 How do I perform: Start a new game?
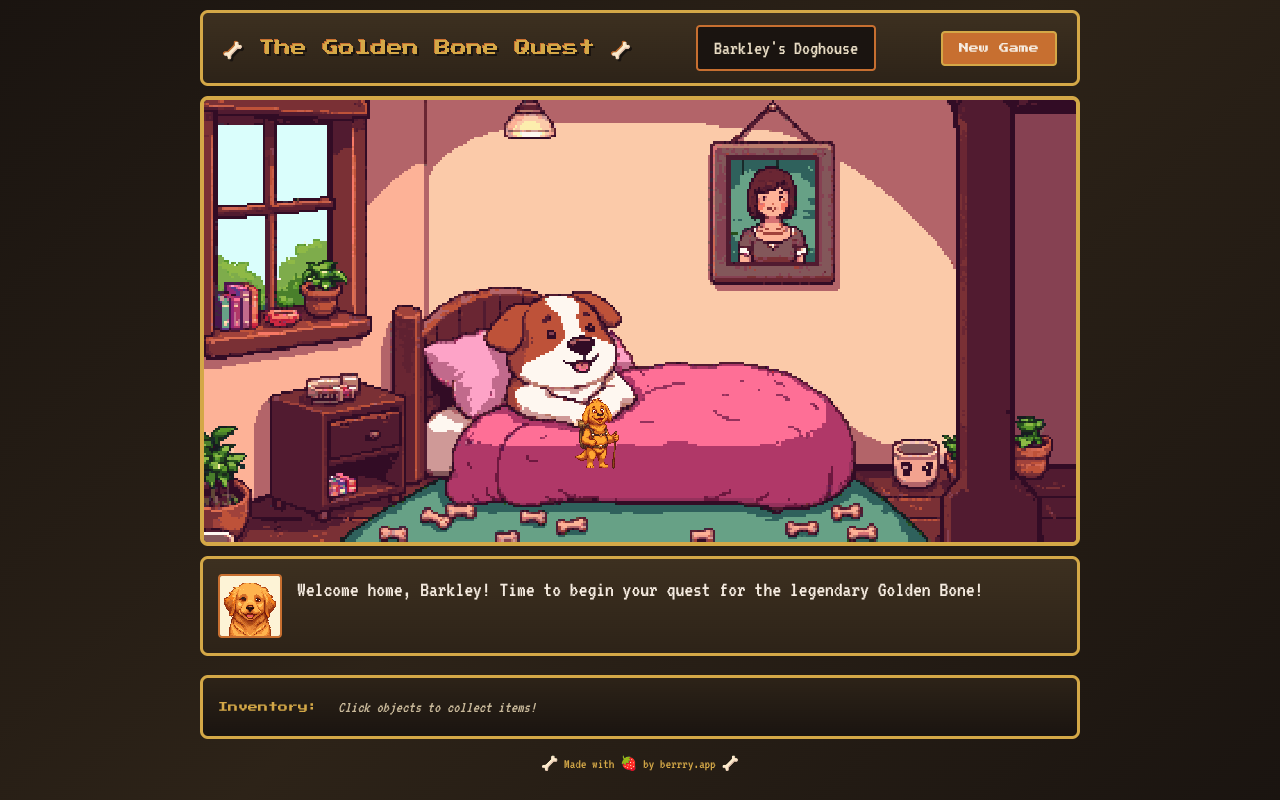coord(998,48)
